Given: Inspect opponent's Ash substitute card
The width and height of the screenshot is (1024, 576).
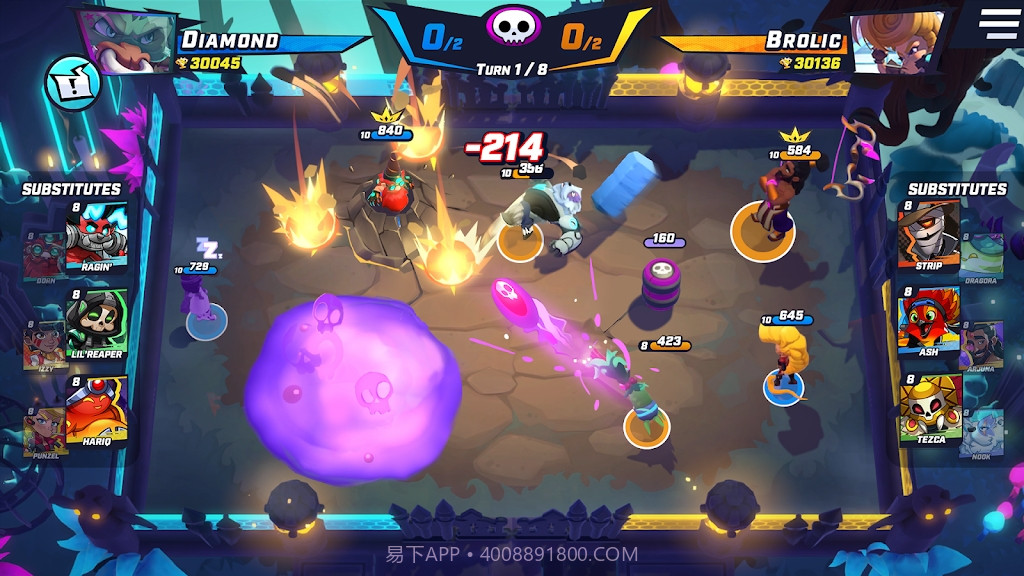Looking at the screenshot, I should coord(928,320).
